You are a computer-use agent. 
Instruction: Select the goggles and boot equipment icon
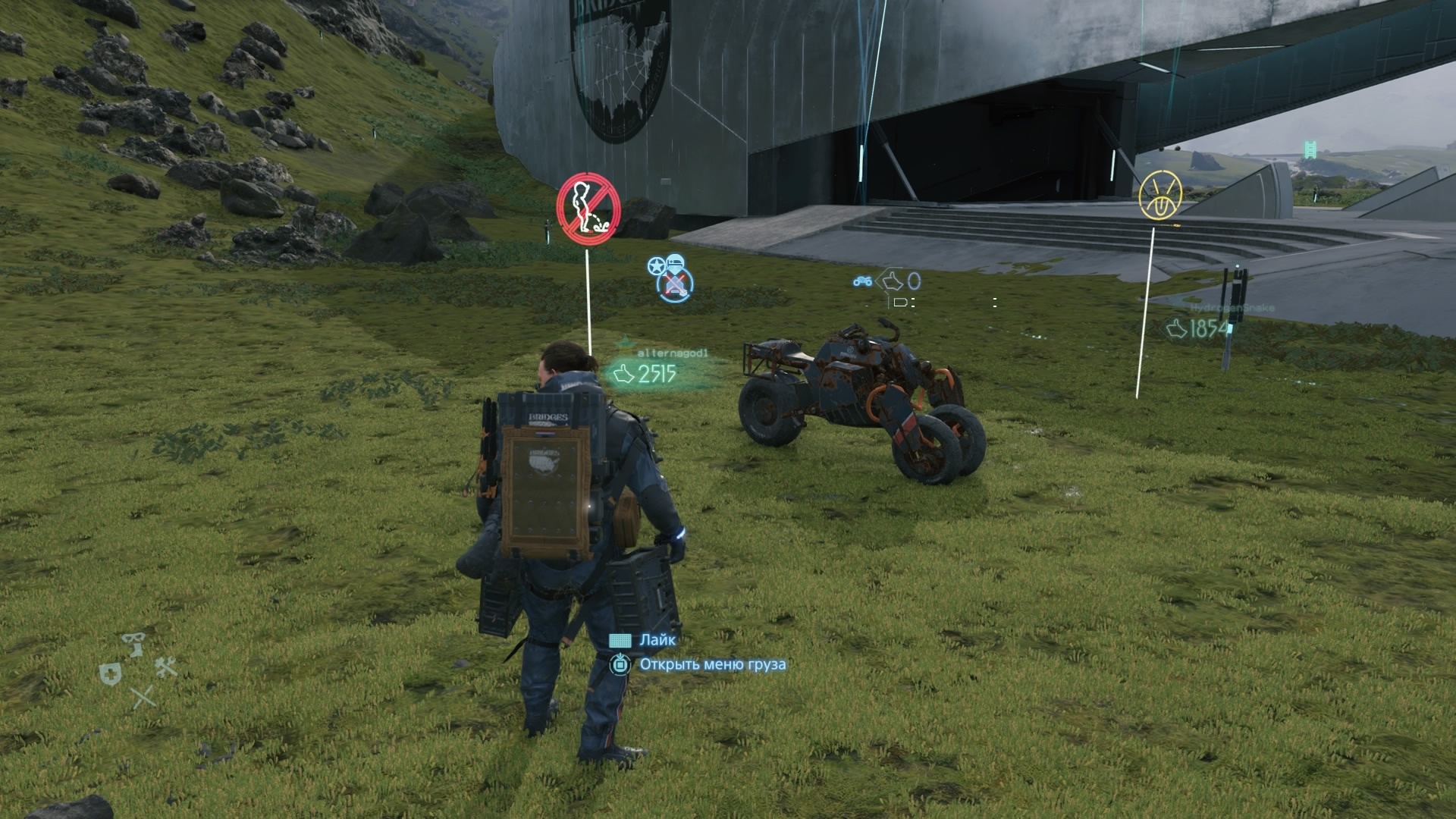134,645
